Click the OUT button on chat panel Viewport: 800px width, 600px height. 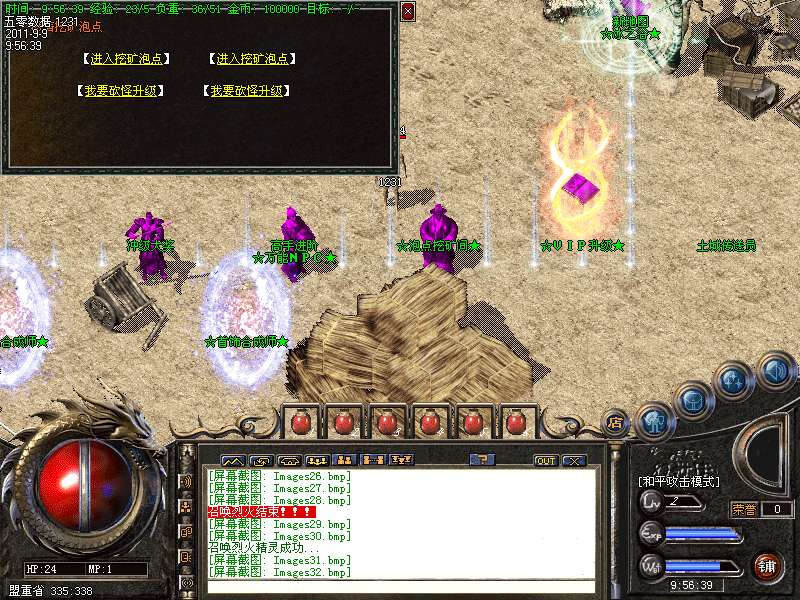pyautogui.click(x=545, y=460)
